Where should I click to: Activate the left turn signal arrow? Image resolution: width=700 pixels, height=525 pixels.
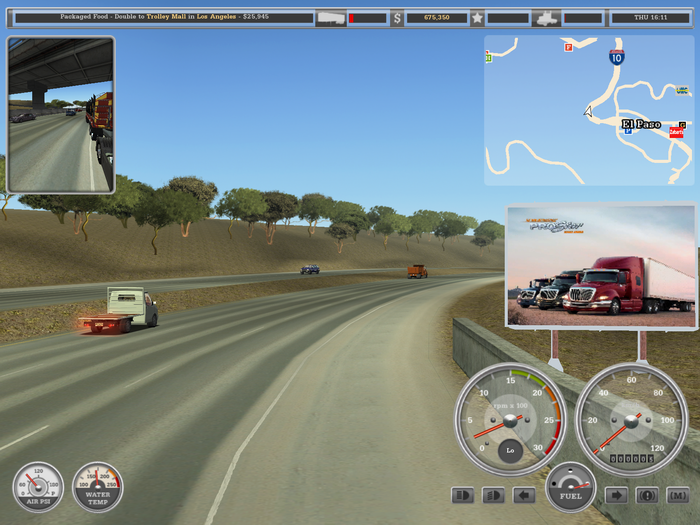(x=524, y=495)
